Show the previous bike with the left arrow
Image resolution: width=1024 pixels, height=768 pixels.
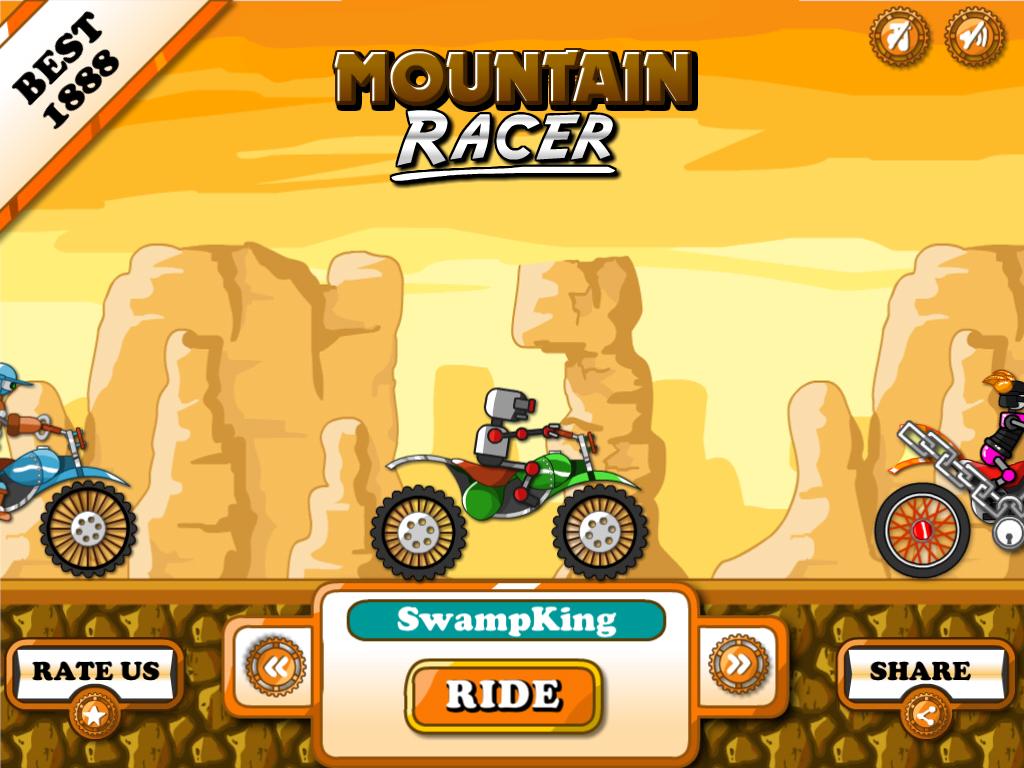tap(275, 665)
